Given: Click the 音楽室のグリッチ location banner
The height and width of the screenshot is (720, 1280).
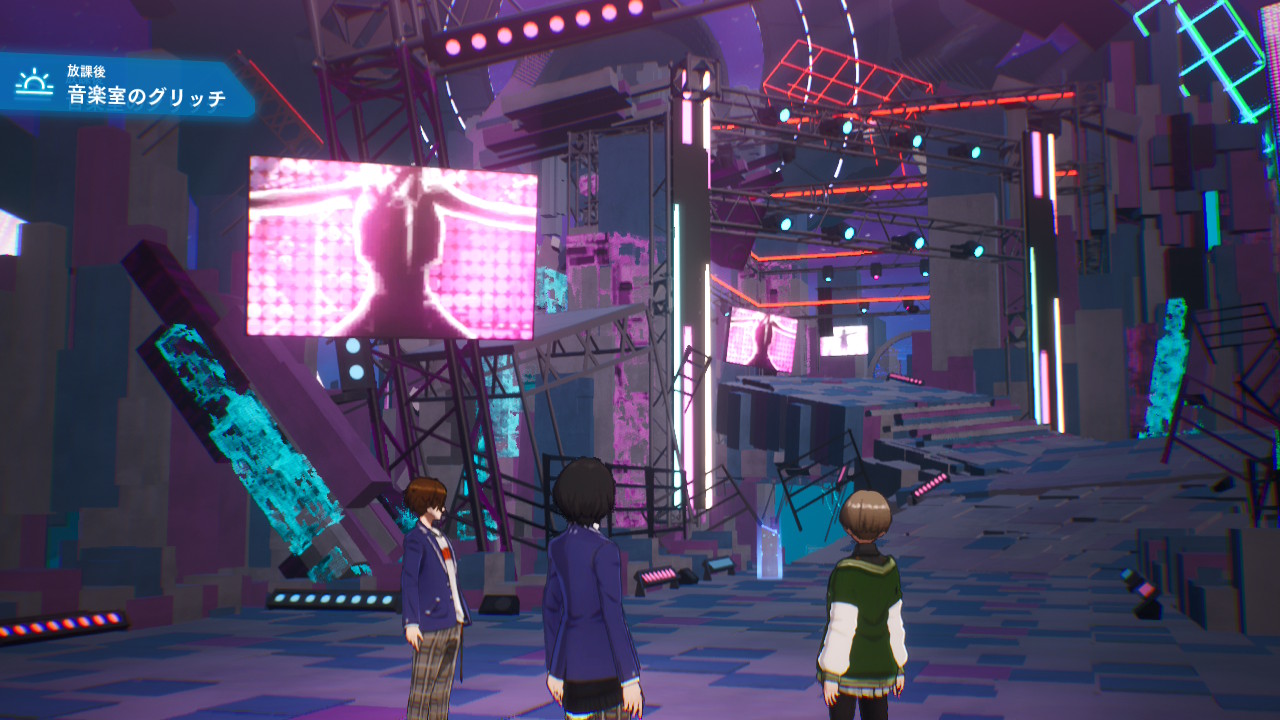Looking at the screenshot, I should point(145,96).
